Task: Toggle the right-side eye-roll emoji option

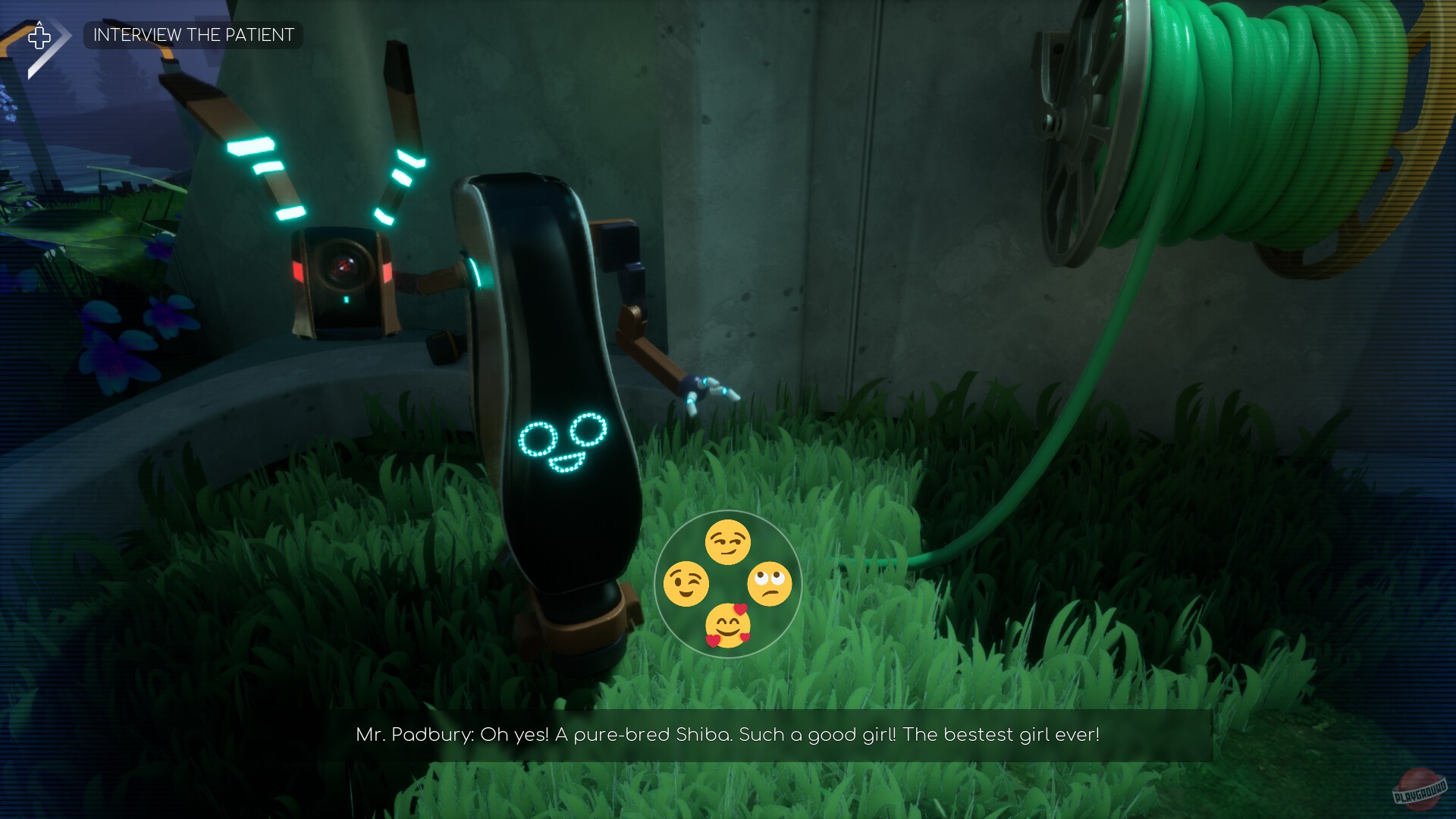Action: pyautogui.click(x=769, y=583)
